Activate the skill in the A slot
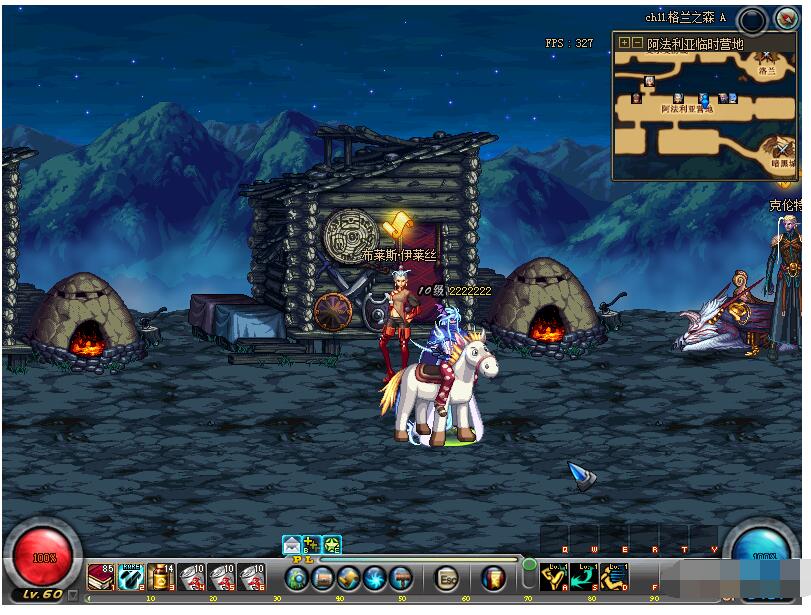This screenshot has height=615, width=811. point(554,576)
